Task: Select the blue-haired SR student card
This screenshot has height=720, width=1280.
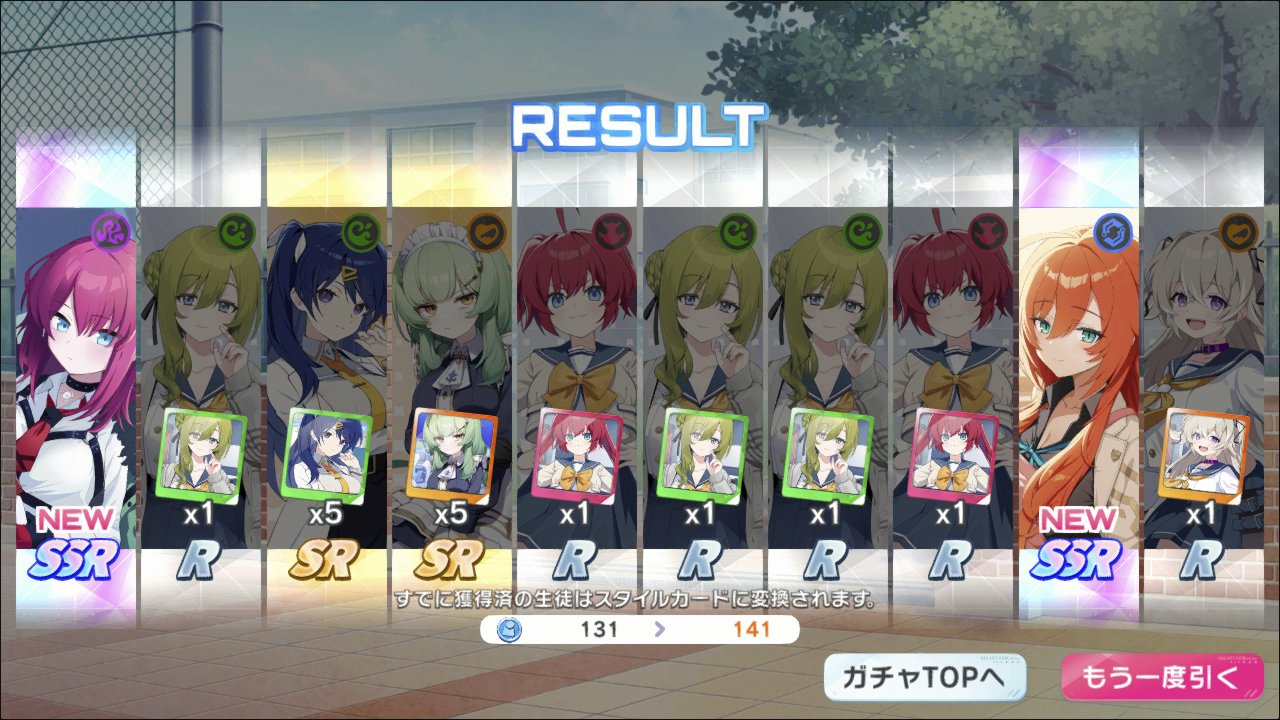Action: point(325,380)
